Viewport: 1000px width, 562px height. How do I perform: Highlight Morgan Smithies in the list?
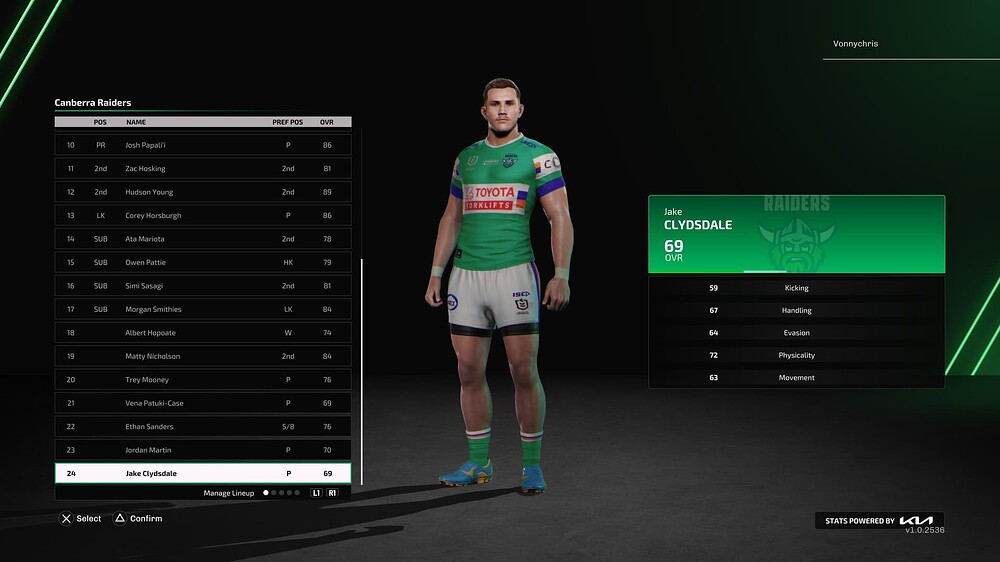202,309
